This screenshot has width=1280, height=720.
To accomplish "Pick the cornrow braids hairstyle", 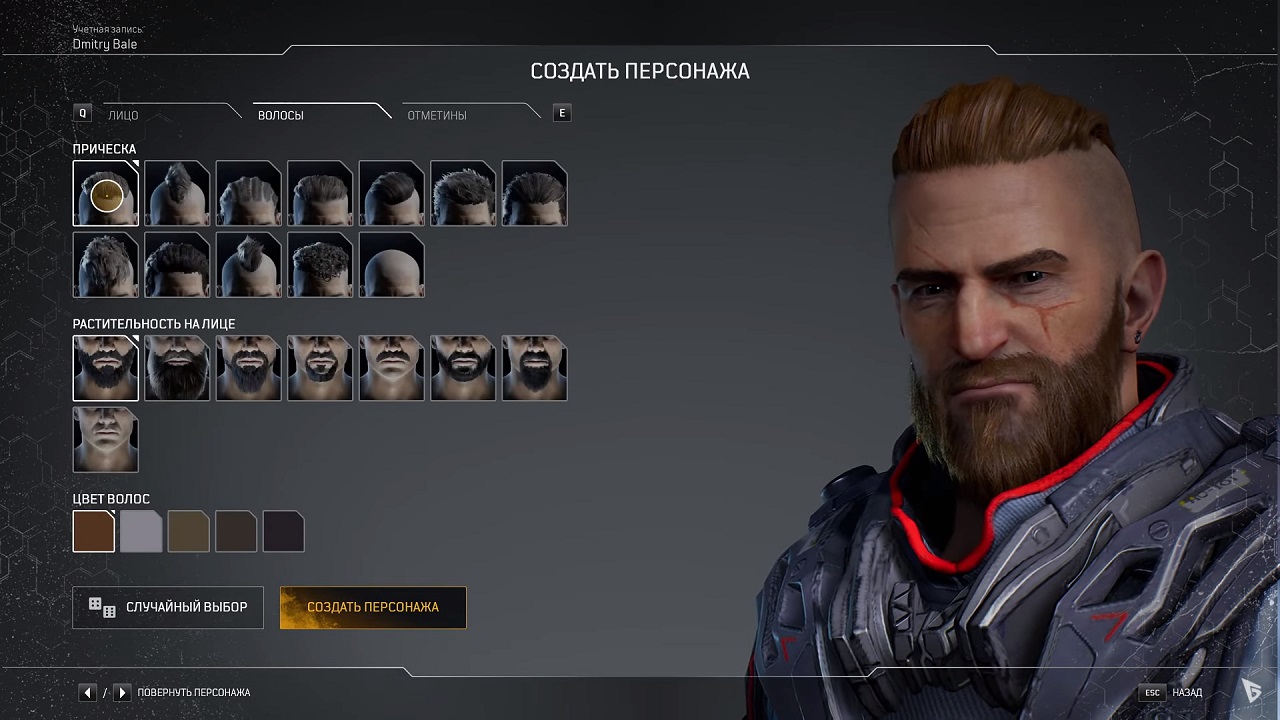I will (249, 193).
